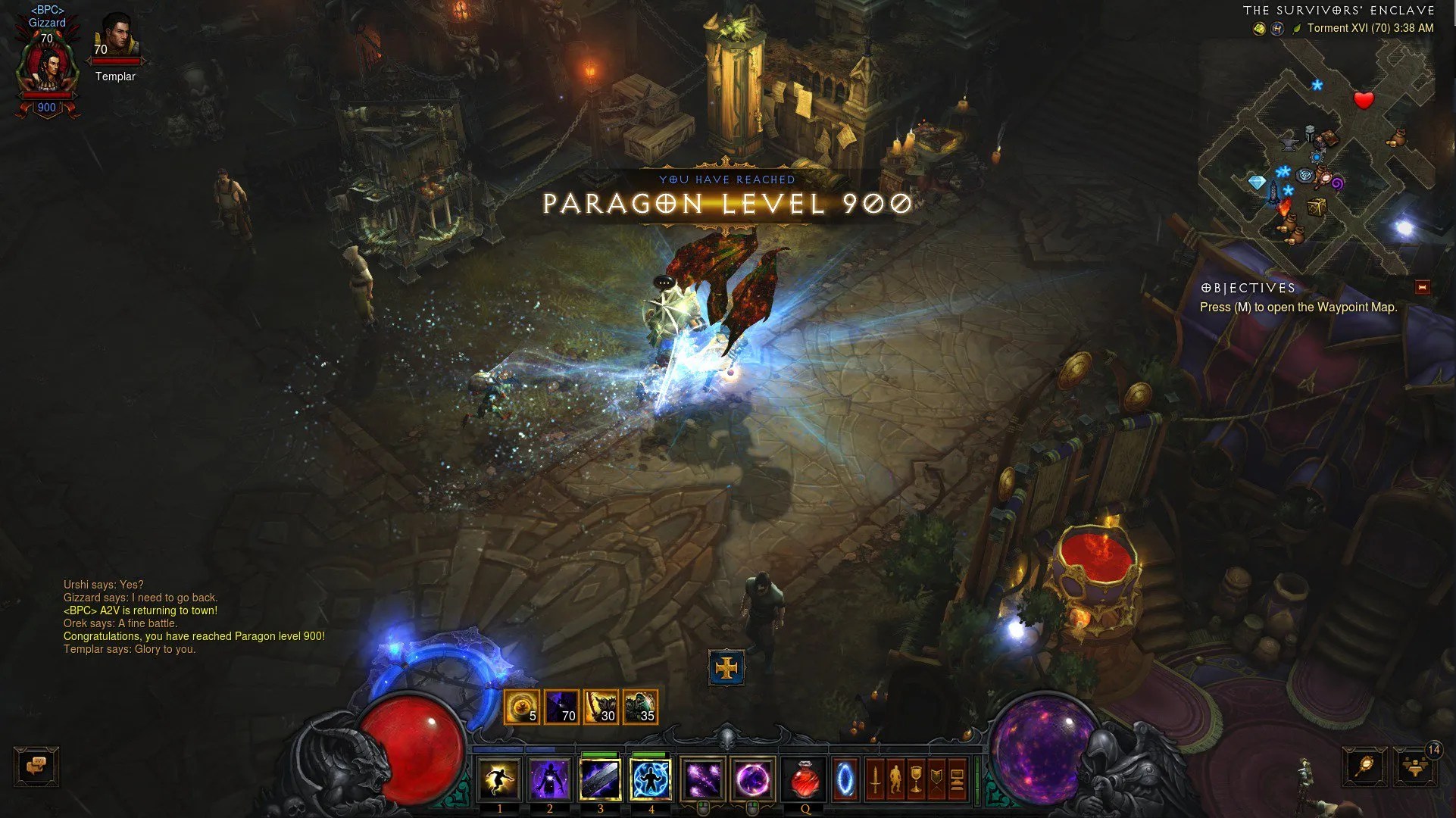This screenshot has height=818, width=1456.
Task: Open the Town Portal icon on the action bar
Action: [x=845, y=780]
